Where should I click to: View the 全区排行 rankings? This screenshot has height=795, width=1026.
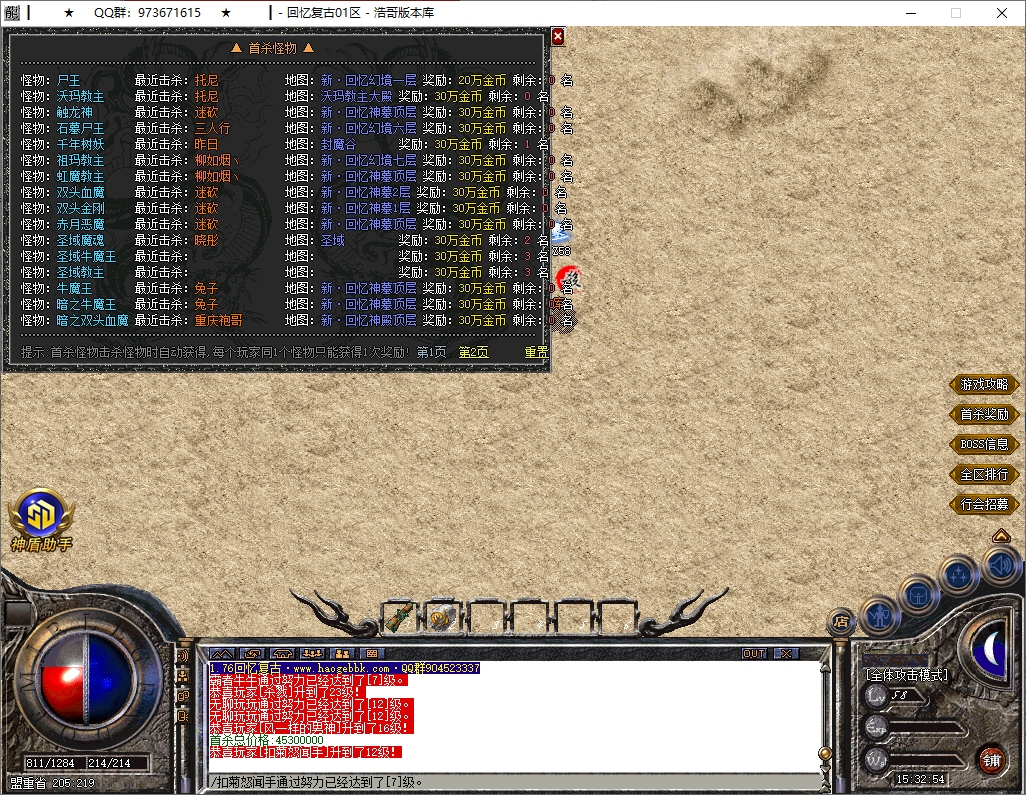[984, 474]
